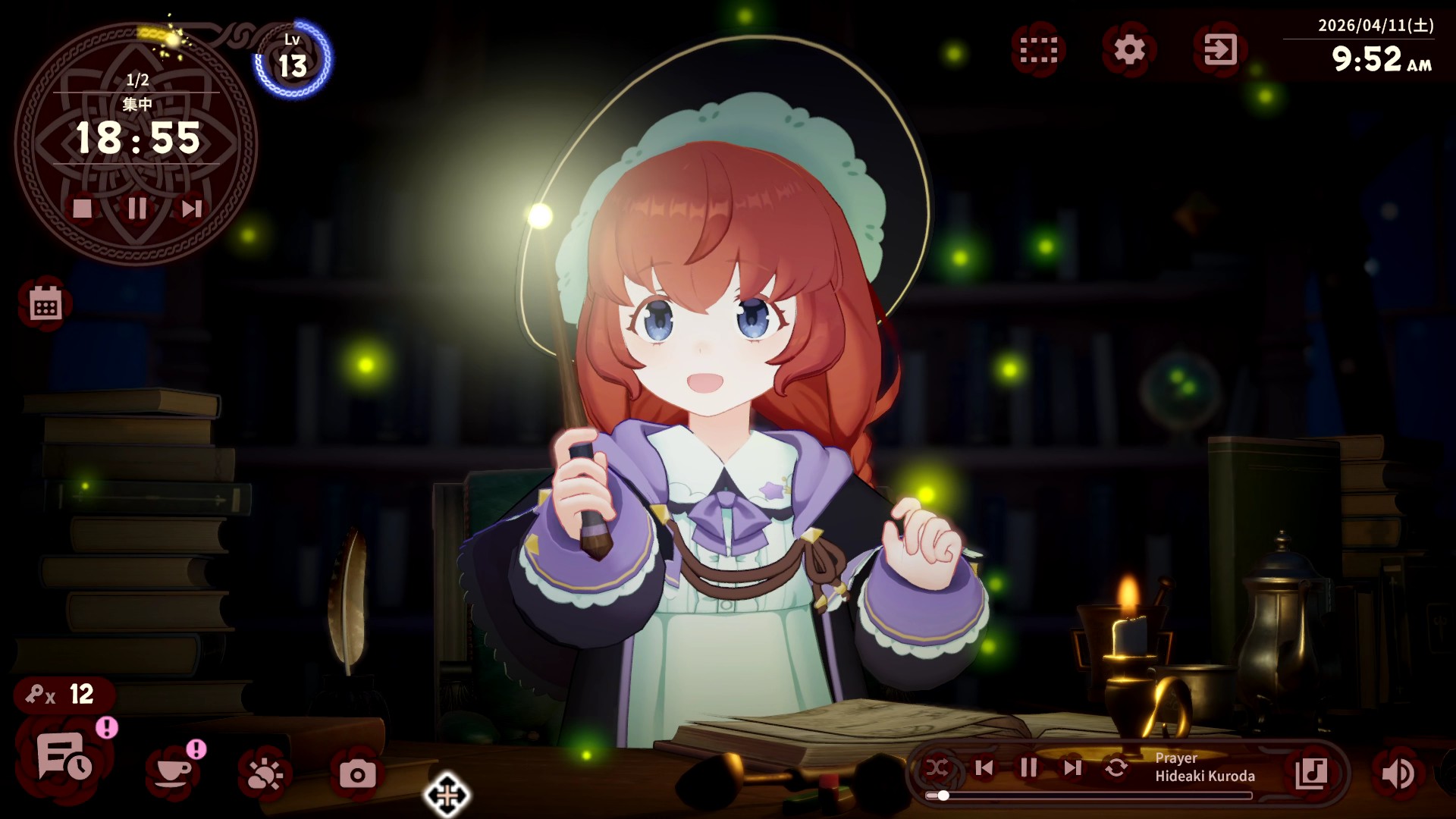Viewport: 1456px width, 819px height.
Task: Skip to the next pomodoro phase
Action: pyautogui.click(x=192, y=210)
